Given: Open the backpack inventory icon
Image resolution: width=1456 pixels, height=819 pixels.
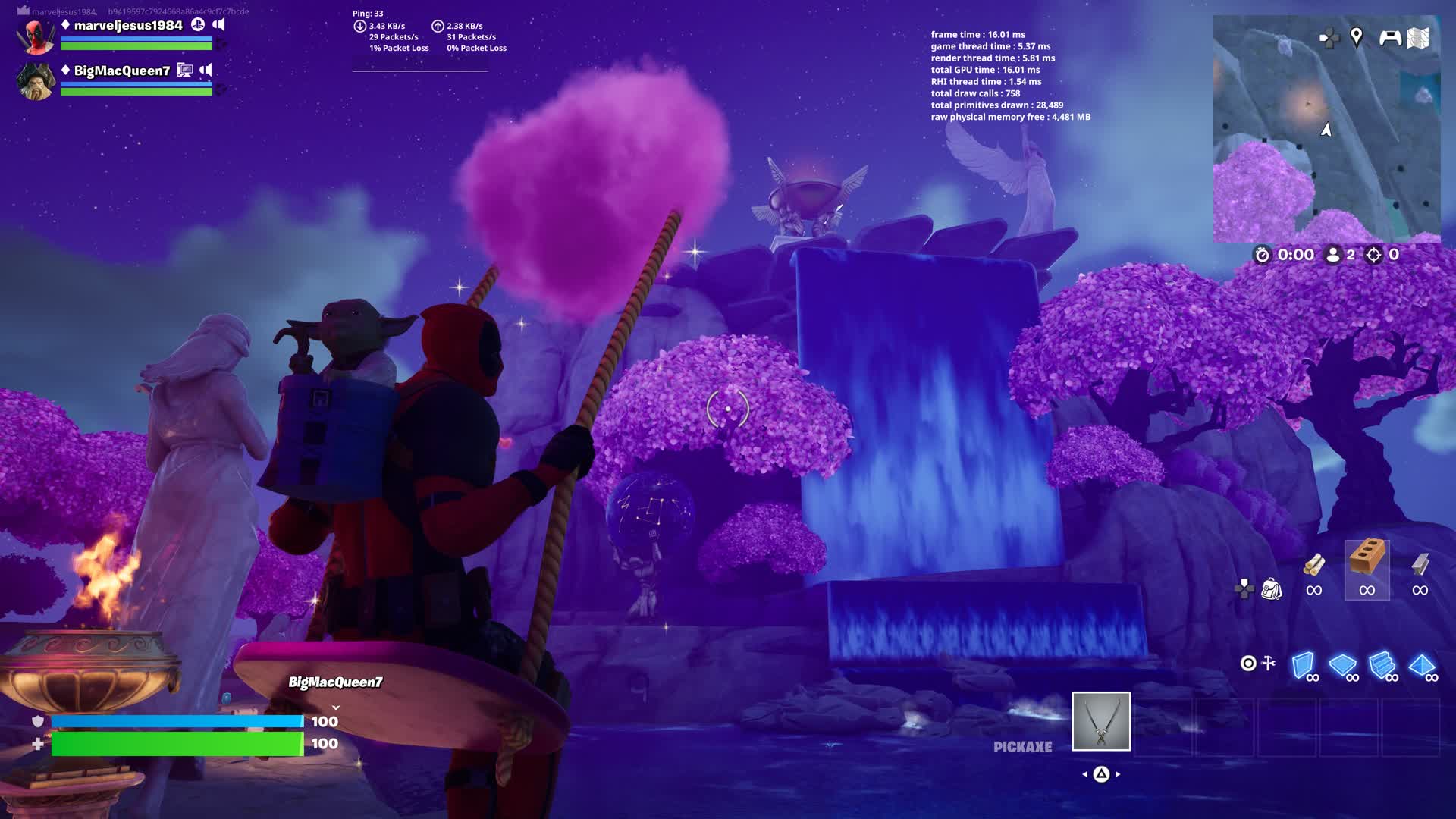Looking at the screenshot, I should pos(1271,588).
